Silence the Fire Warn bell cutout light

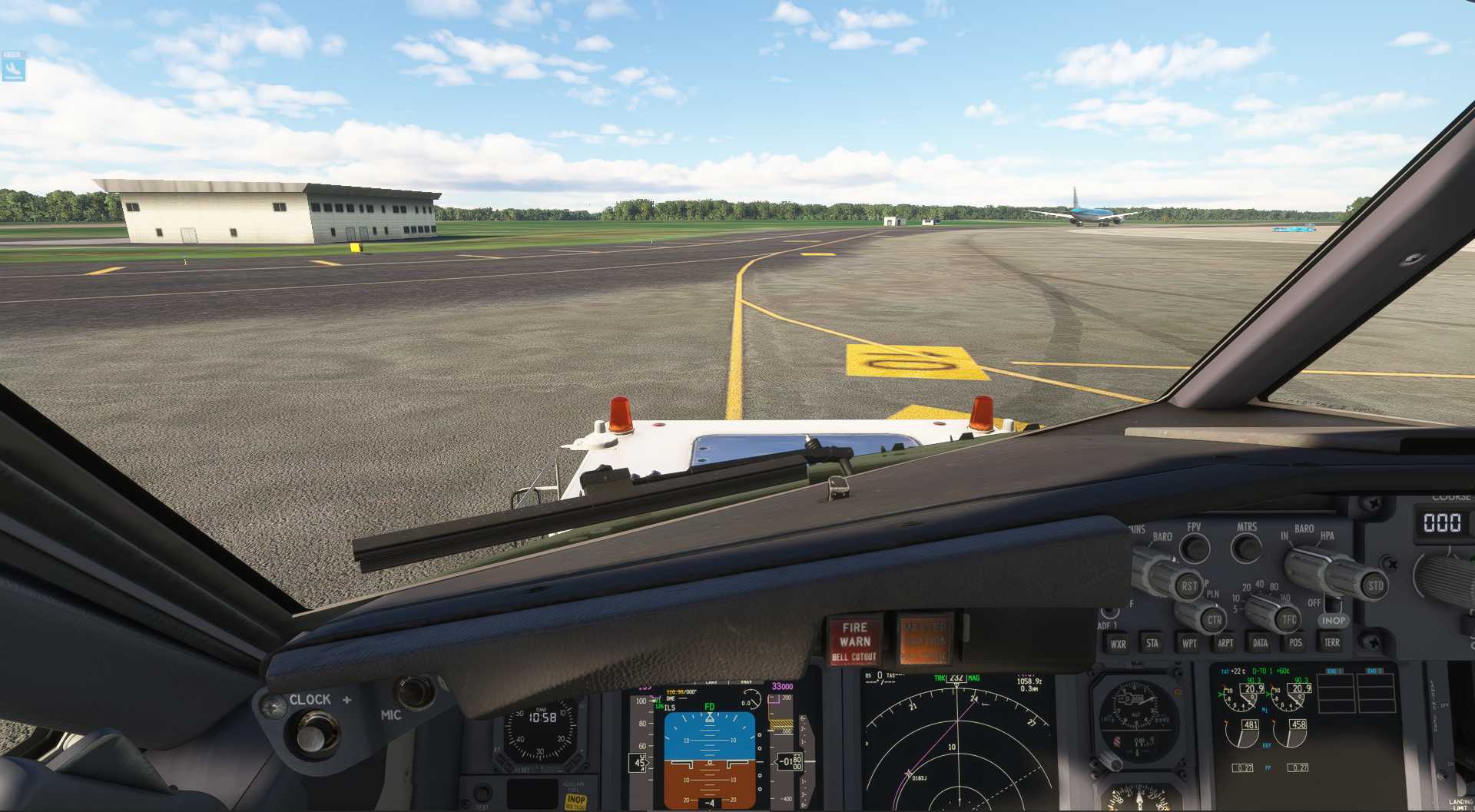point(854,641)
